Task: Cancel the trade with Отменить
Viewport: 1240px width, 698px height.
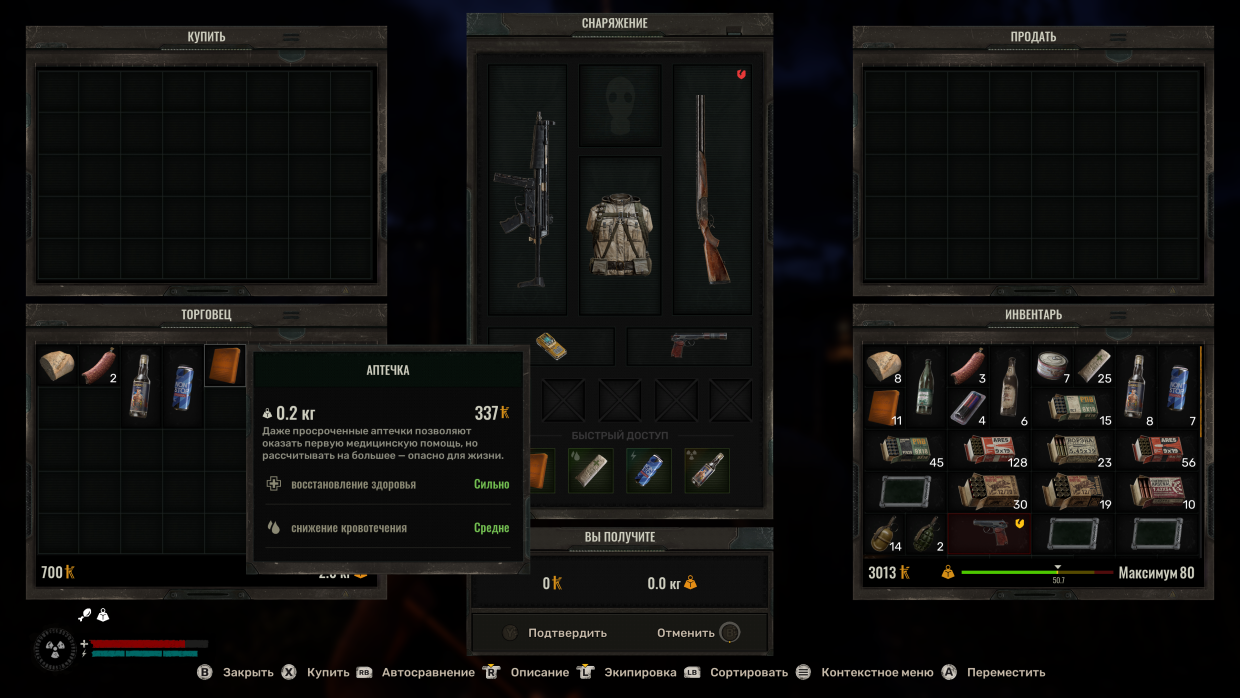Action: point(686,633)
